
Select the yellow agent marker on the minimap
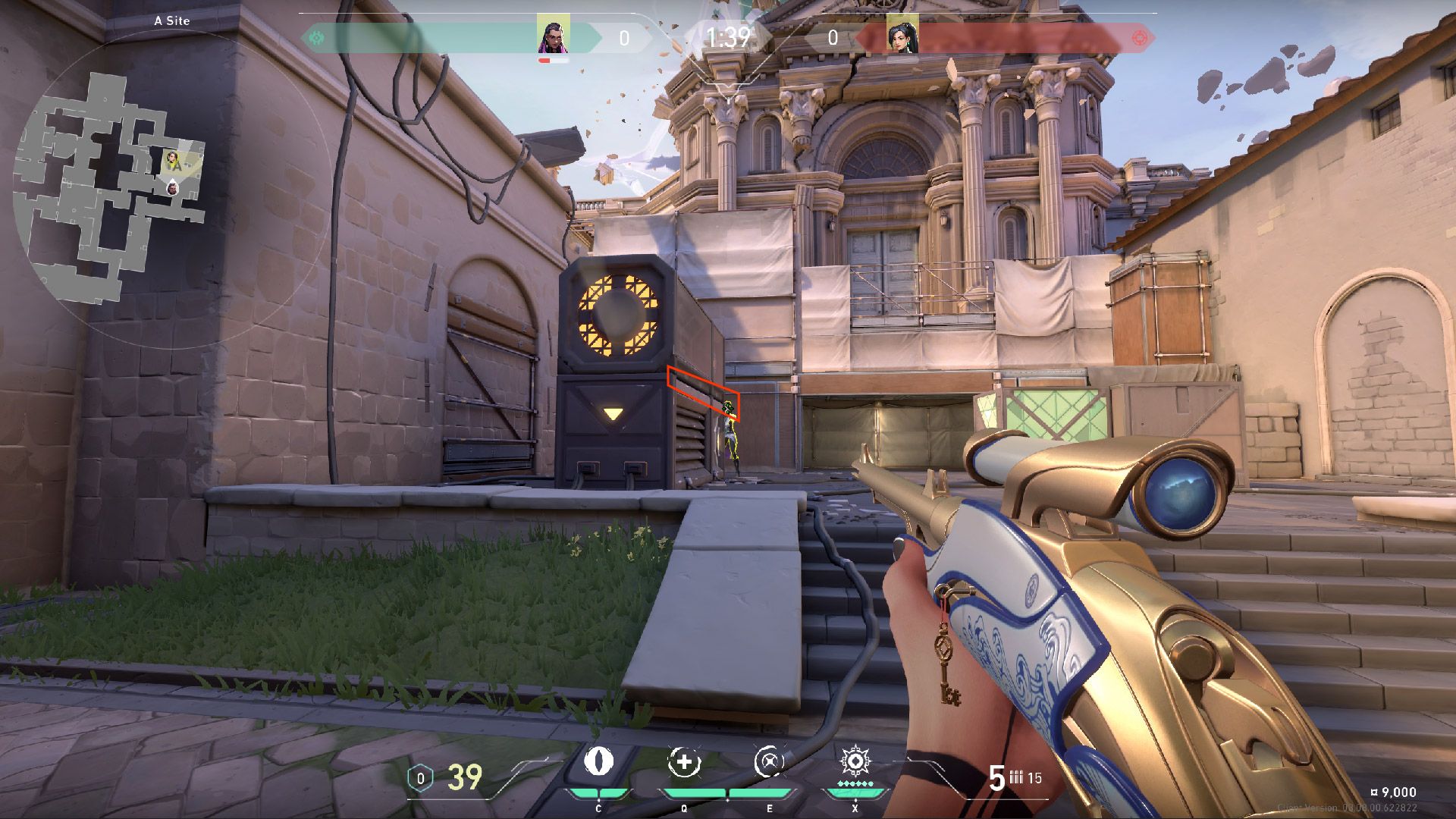click(173, 160)
